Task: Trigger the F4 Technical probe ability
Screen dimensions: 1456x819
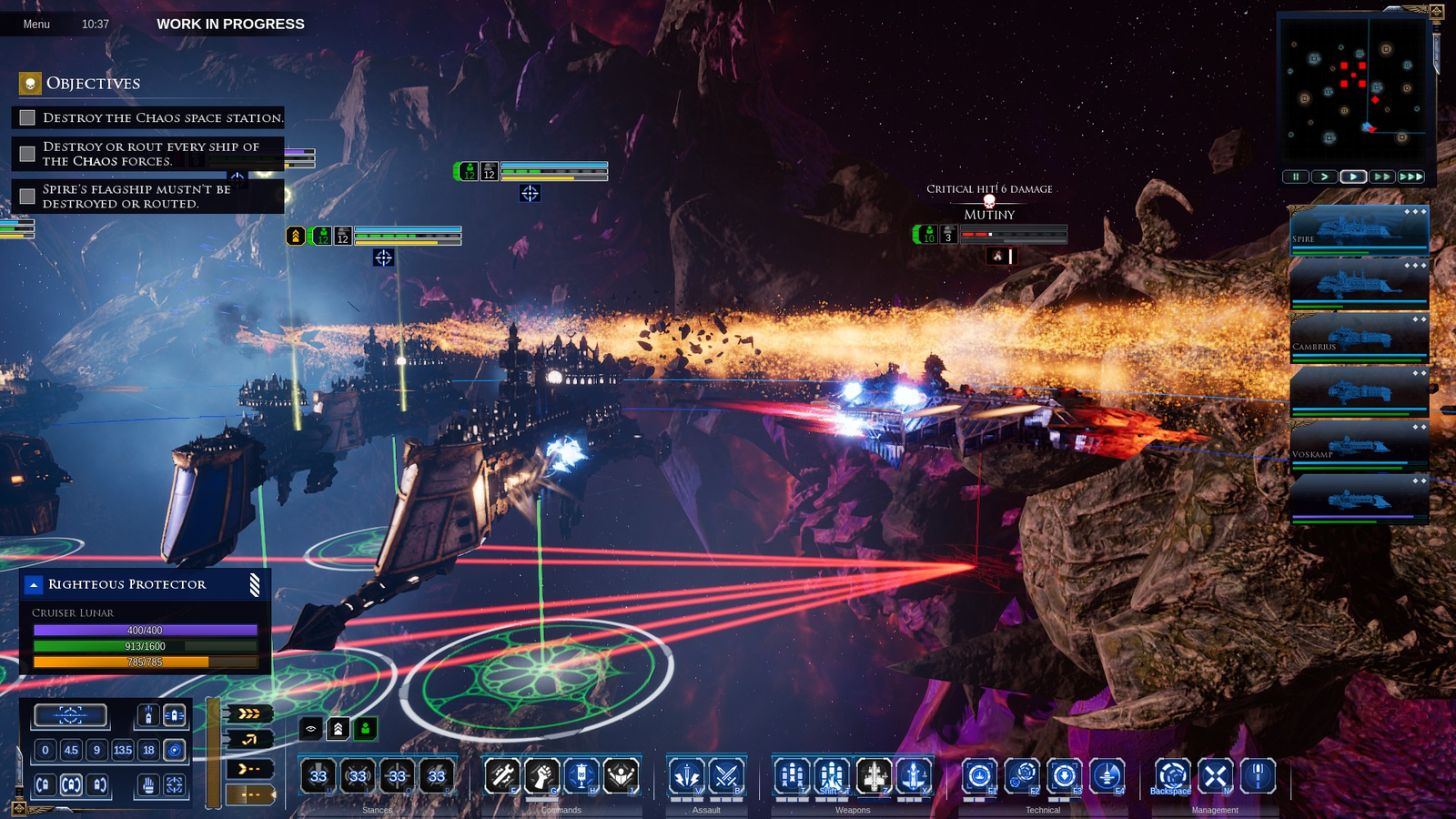Action: click(x=1107, y=776)
